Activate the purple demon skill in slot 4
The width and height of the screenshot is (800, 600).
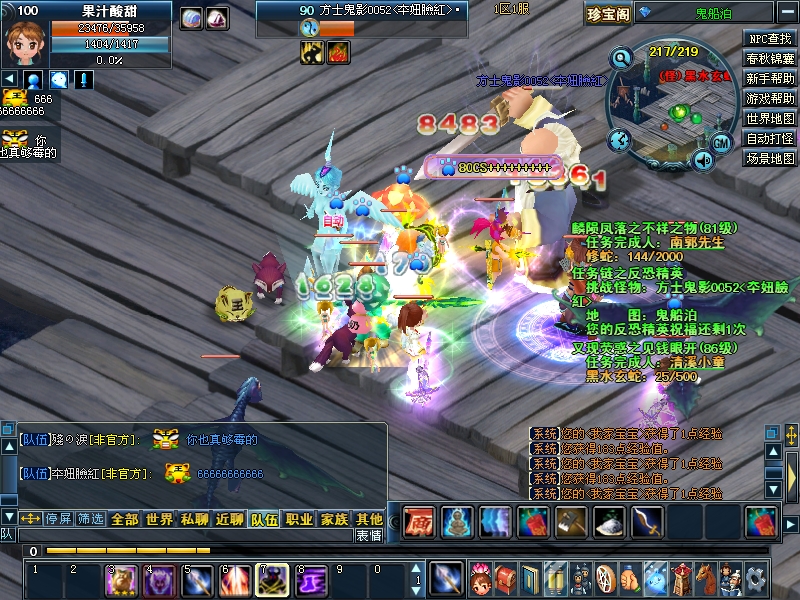159,580
